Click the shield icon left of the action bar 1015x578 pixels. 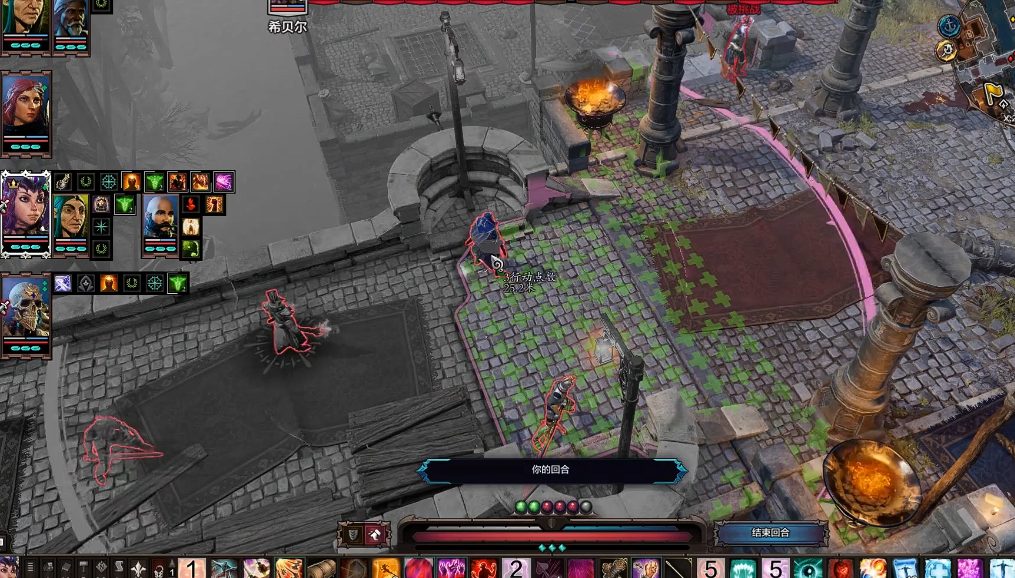tap(352, 535)
